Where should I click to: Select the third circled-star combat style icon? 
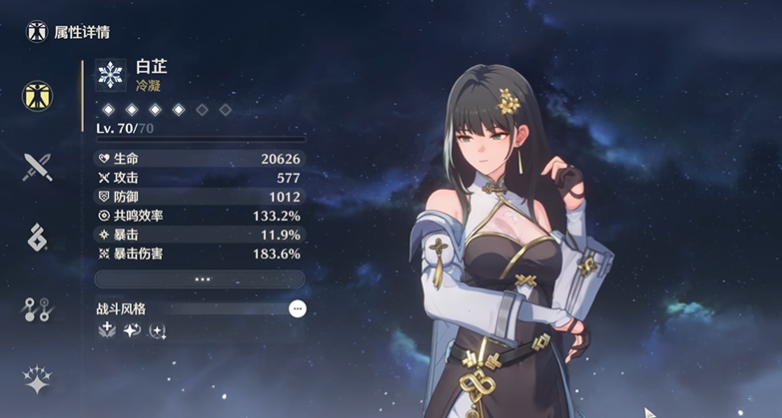coord(157,330)
